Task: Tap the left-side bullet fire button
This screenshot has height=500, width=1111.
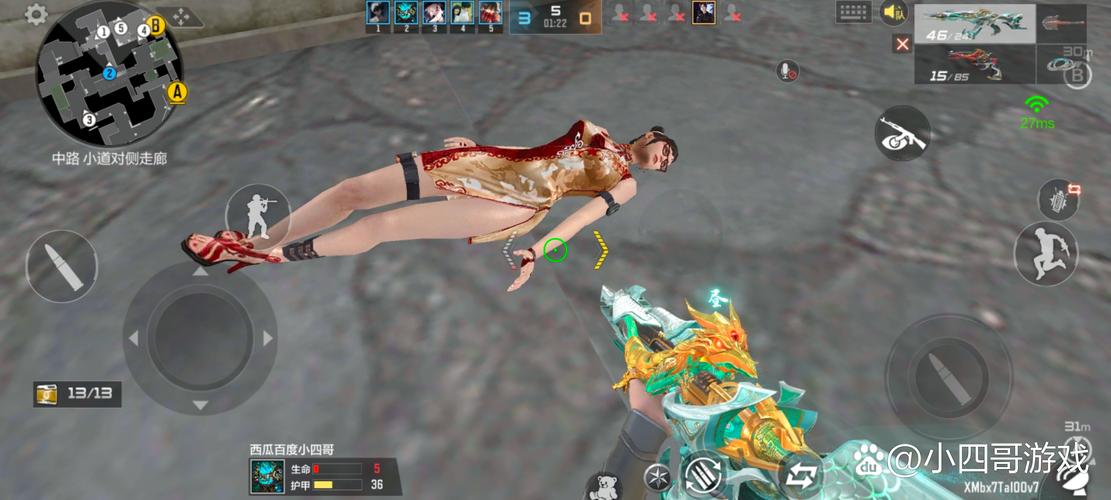Action: 61,266
